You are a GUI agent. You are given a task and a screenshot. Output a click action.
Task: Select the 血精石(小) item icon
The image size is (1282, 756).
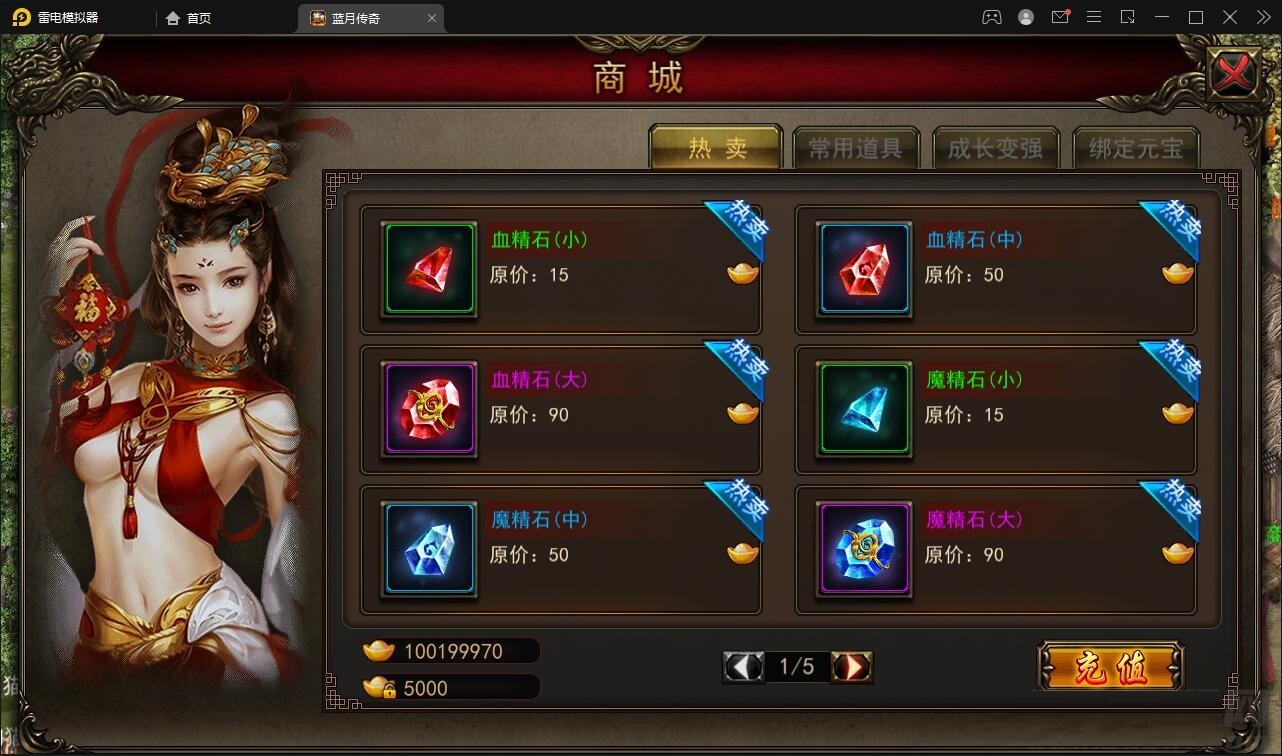428,268
